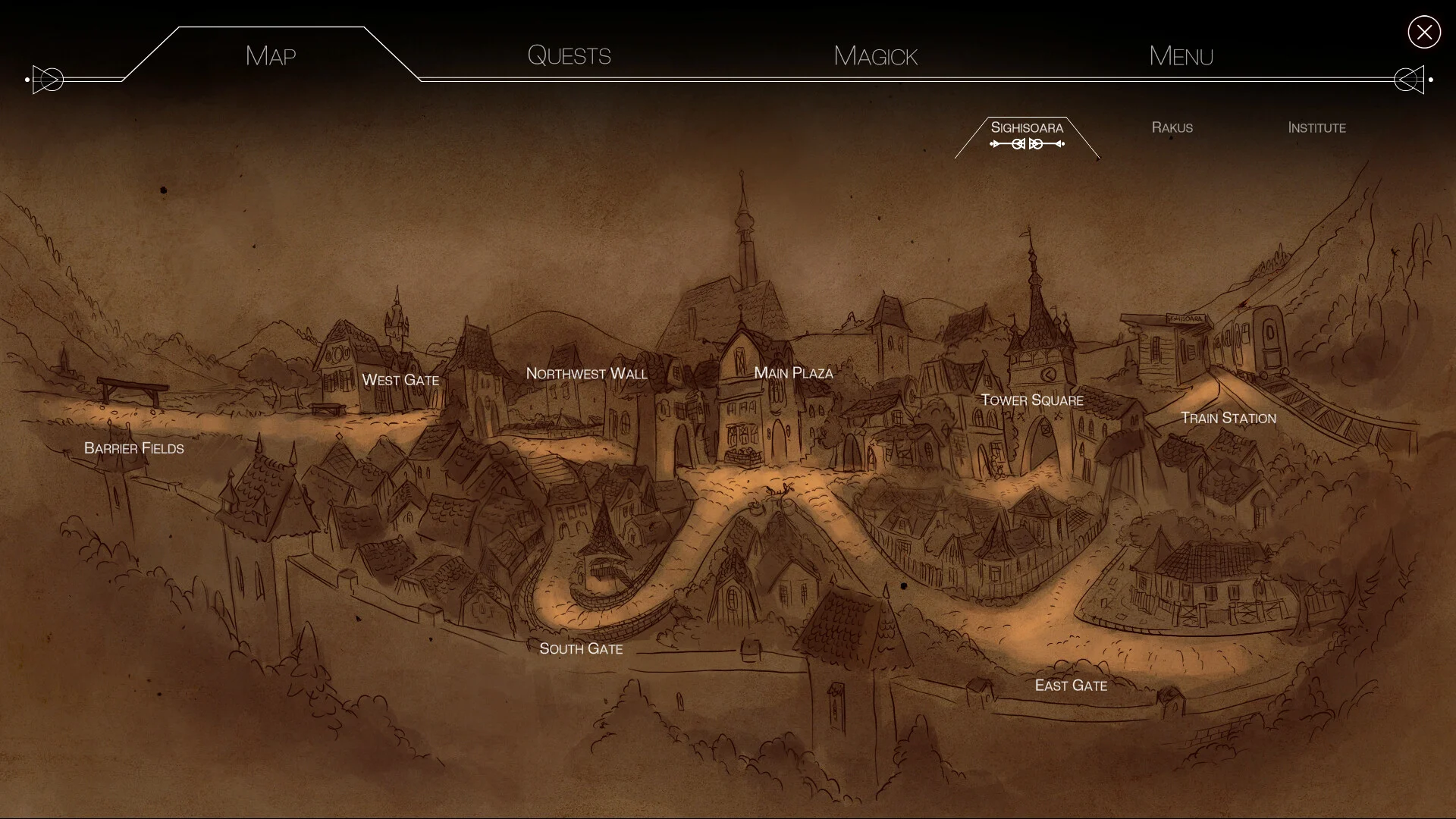Travel to Barrier Fields
Viewport: 1456px width, 819px height.
[x=134, y=448]
